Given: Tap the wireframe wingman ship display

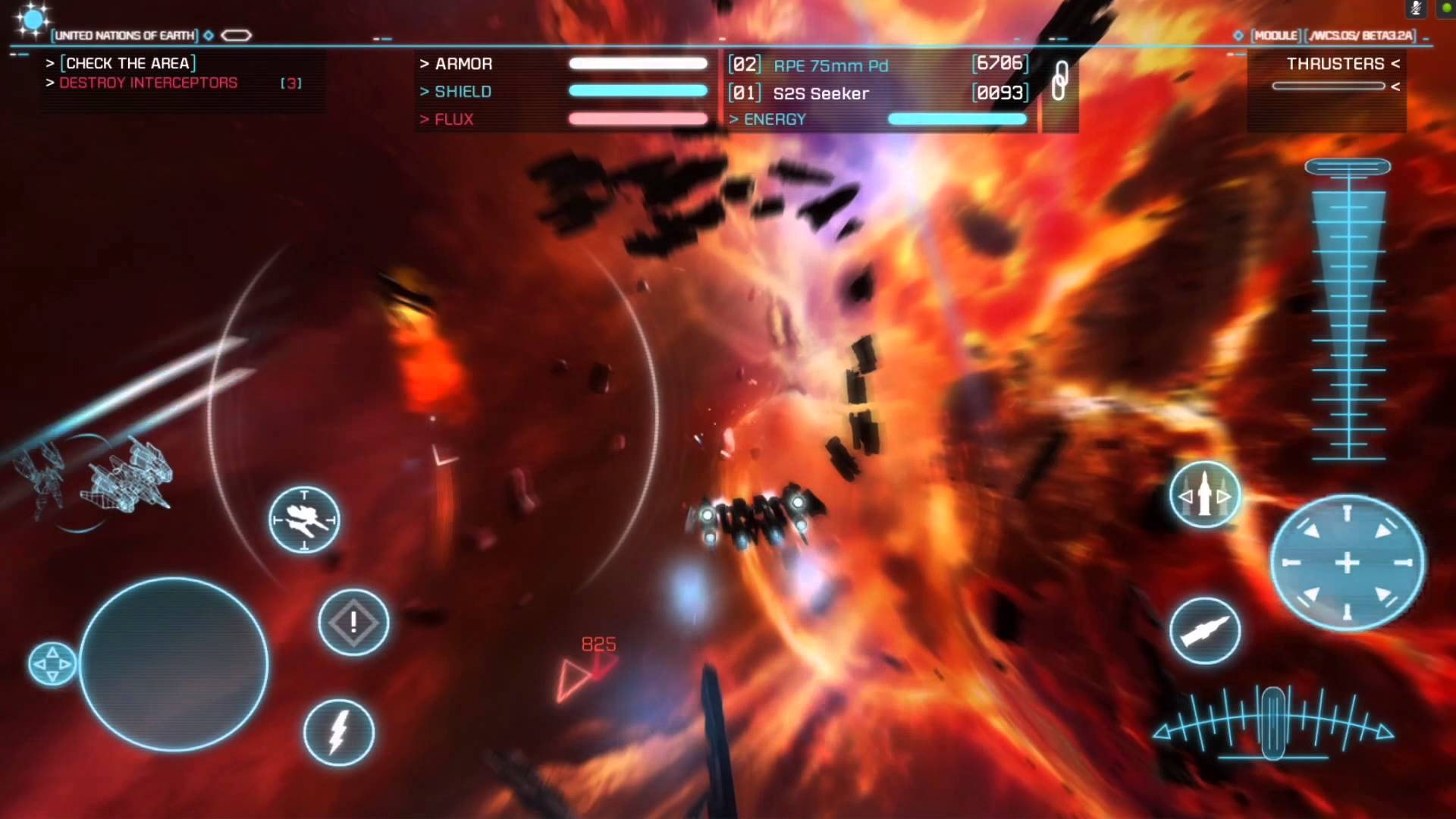Looking at the screenshot, I should tap(99, 478).
